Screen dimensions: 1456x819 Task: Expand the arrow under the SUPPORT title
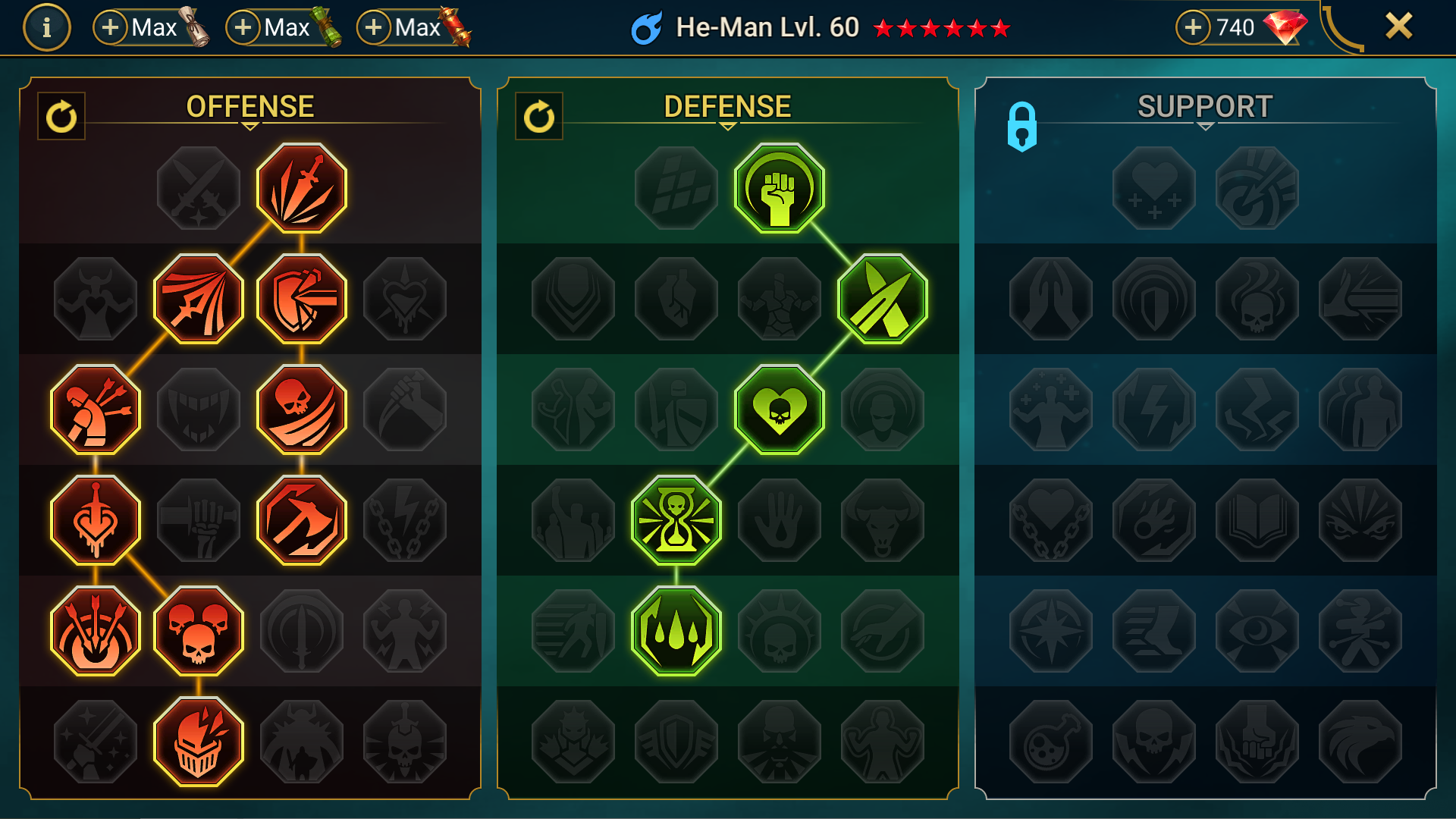click(1203, 125)
